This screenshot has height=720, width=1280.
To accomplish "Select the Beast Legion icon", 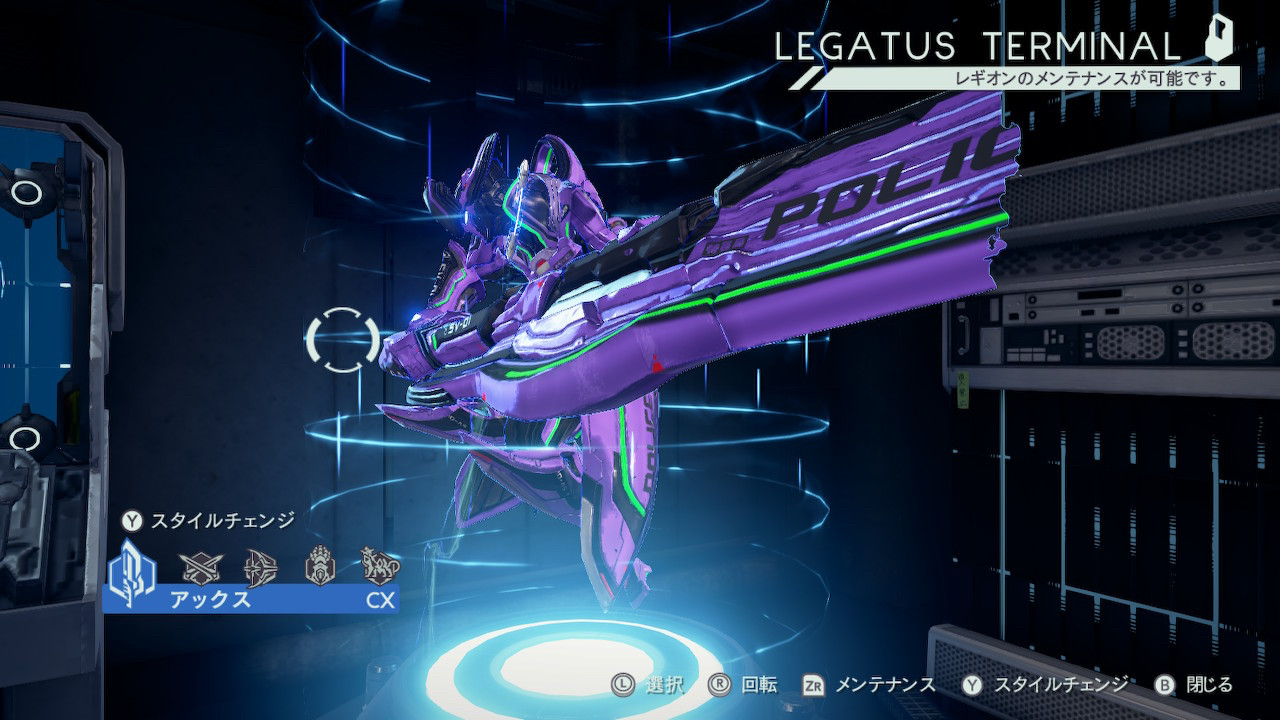I will (x=380, y=567).
